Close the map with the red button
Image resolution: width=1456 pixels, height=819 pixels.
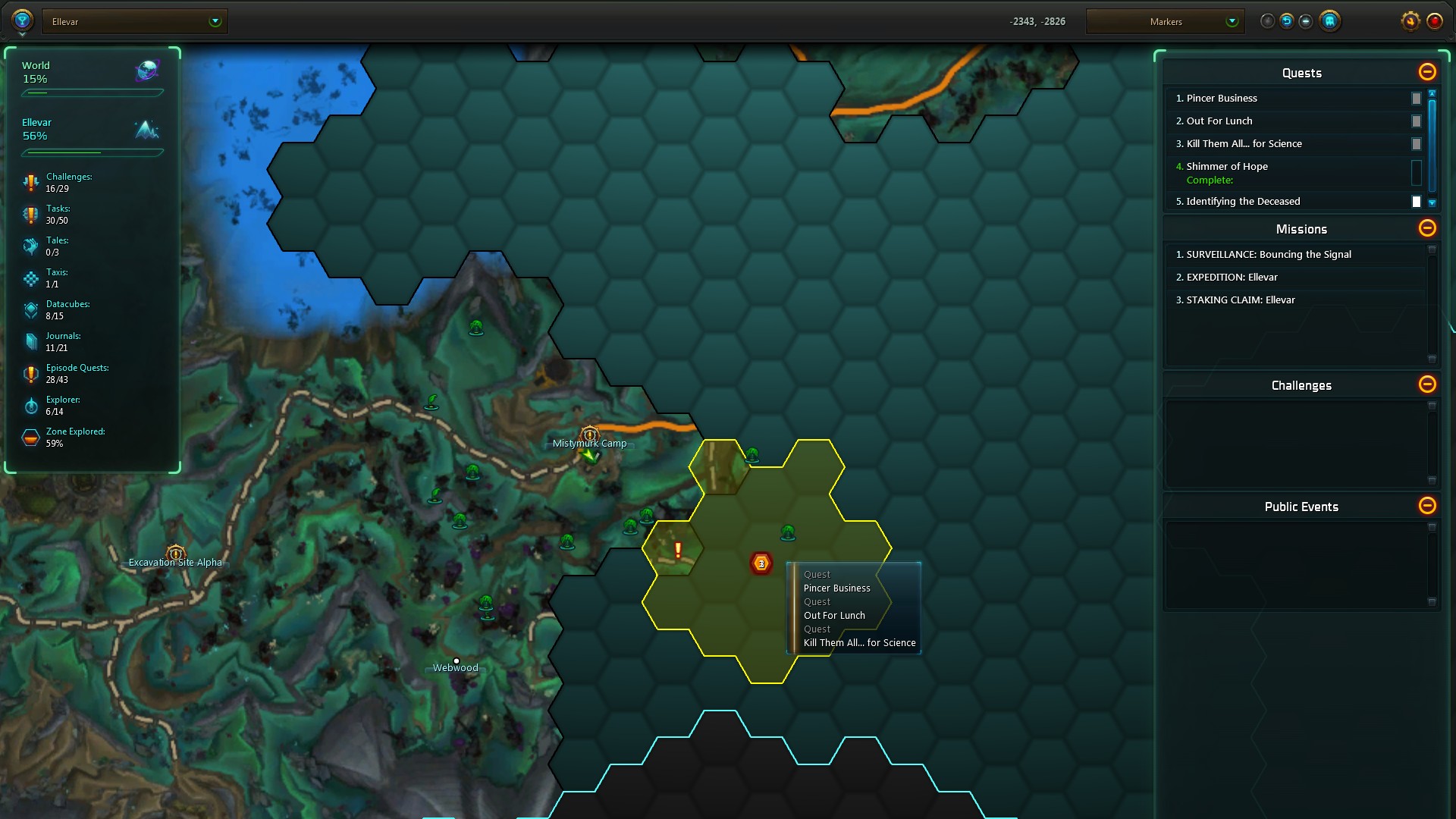click(1434, 21)
